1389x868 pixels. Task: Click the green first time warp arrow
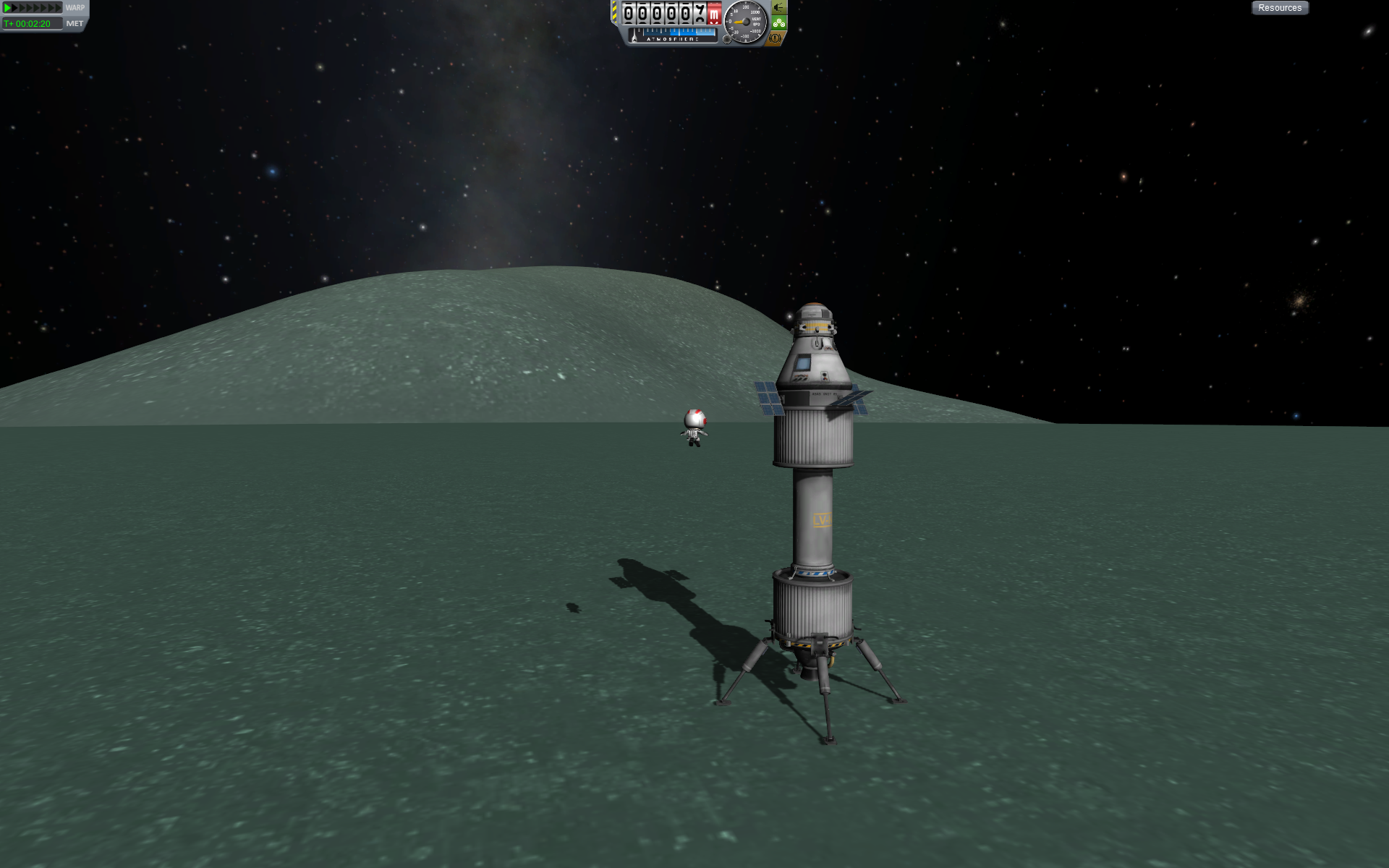pyautogui.click(x=8, y=8)
